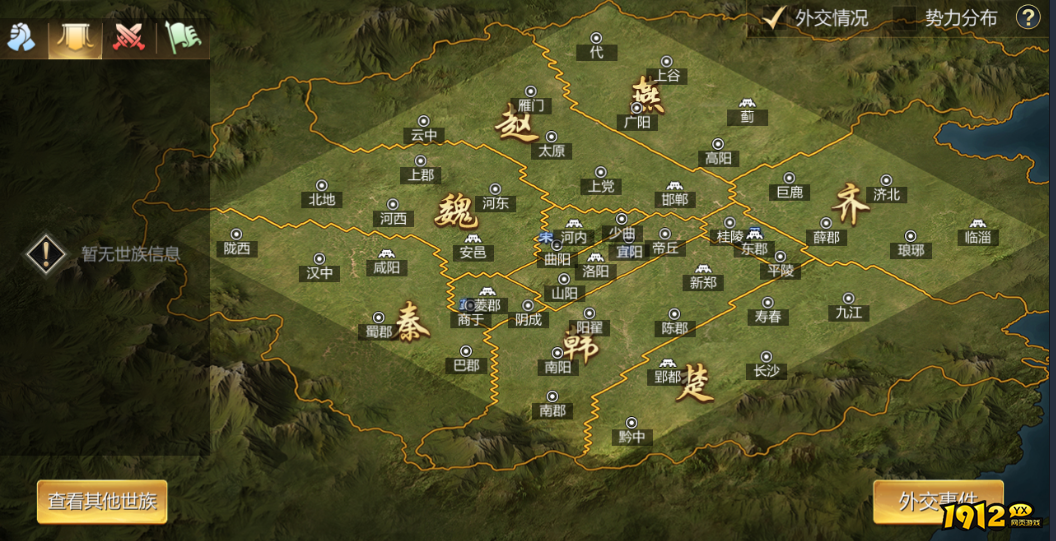Select the 陇西 city marker
Image resolution: width=1056 pixels, height=541 pixels.
pyautogui.click(x=236, y=235)
